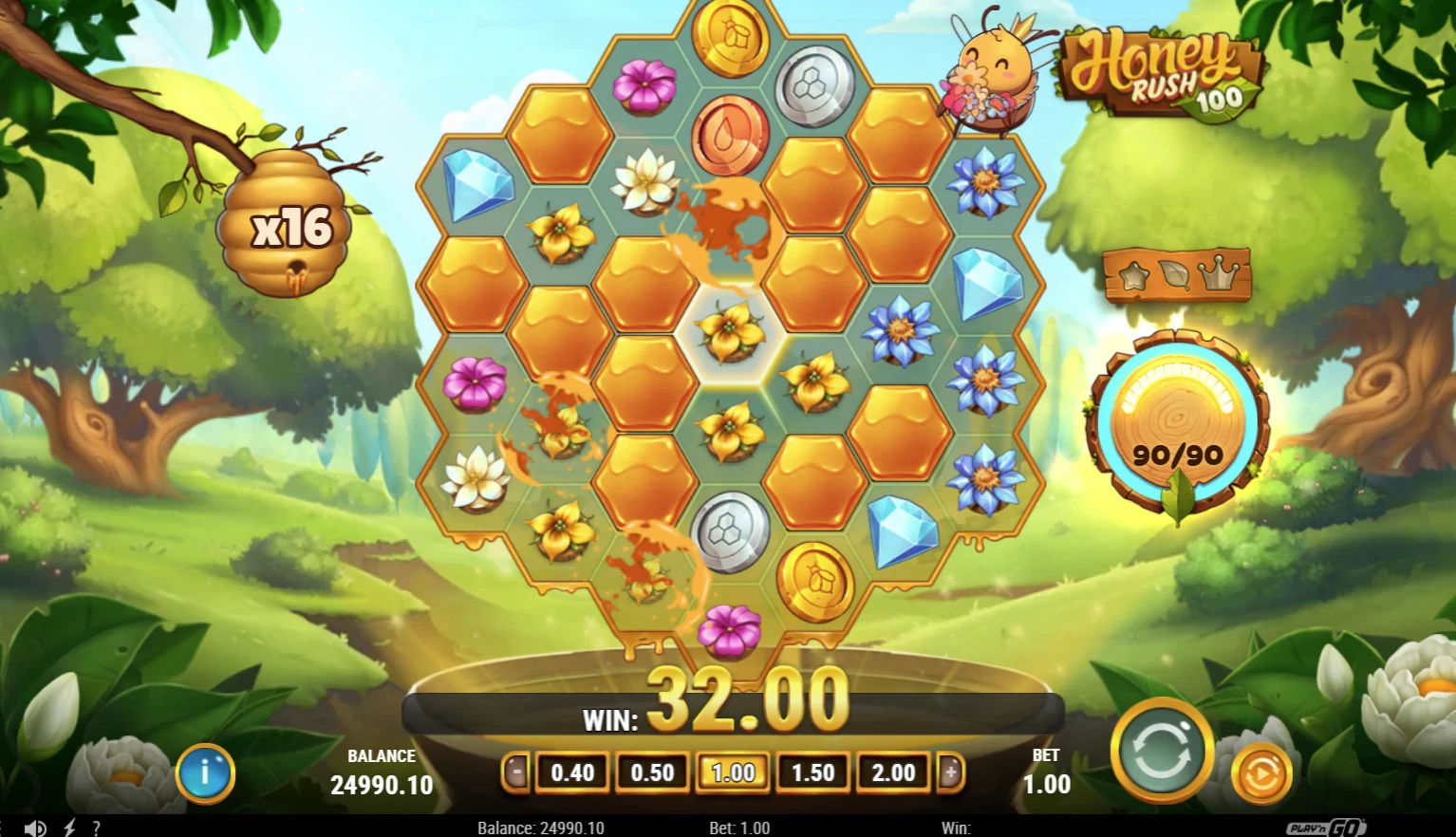1456x837 pixels.
Task: Select the 2.00 bet amount
Action: coord(892,772)
